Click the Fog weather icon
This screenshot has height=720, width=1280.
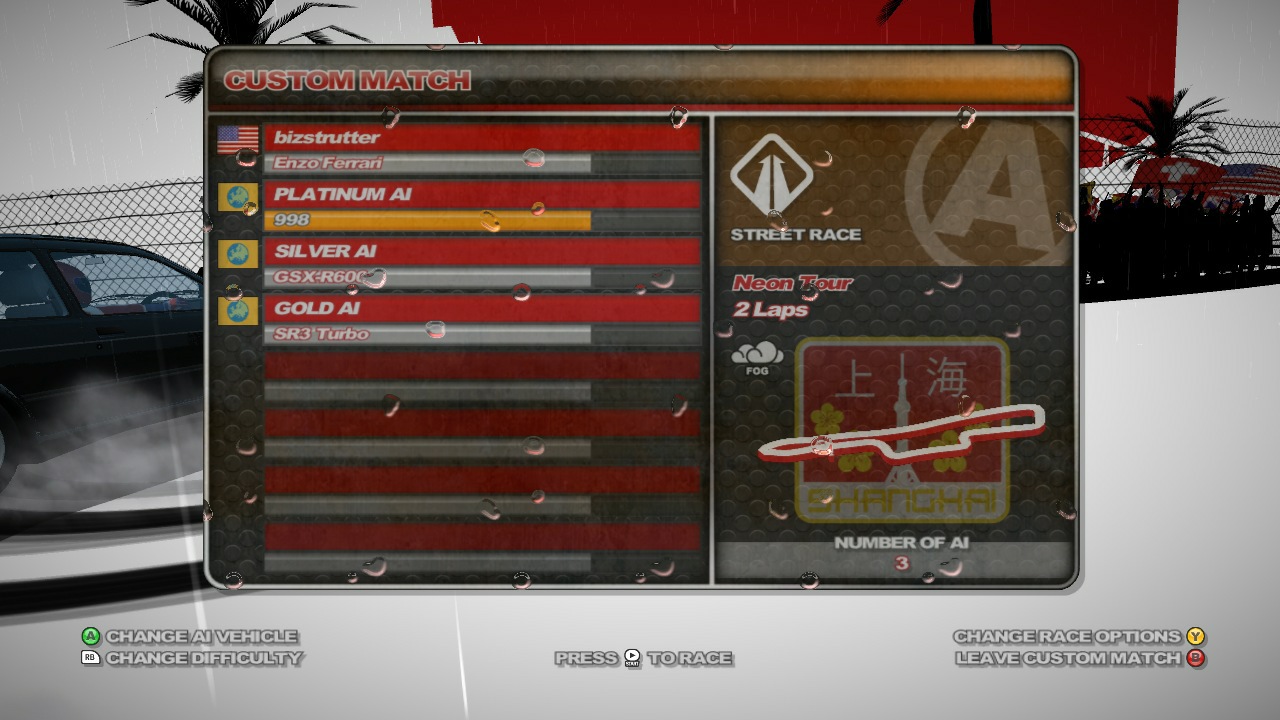coord(757,358)
